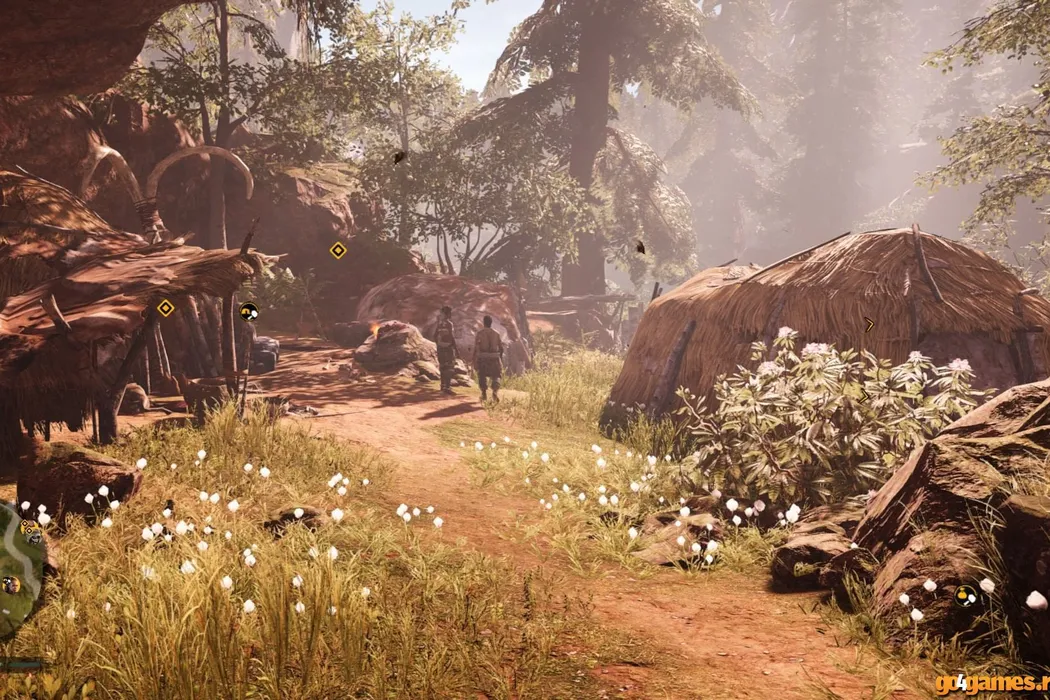
Task: Select the diamond waypoint beside the hut icon
Action: (x=166, y=308)
